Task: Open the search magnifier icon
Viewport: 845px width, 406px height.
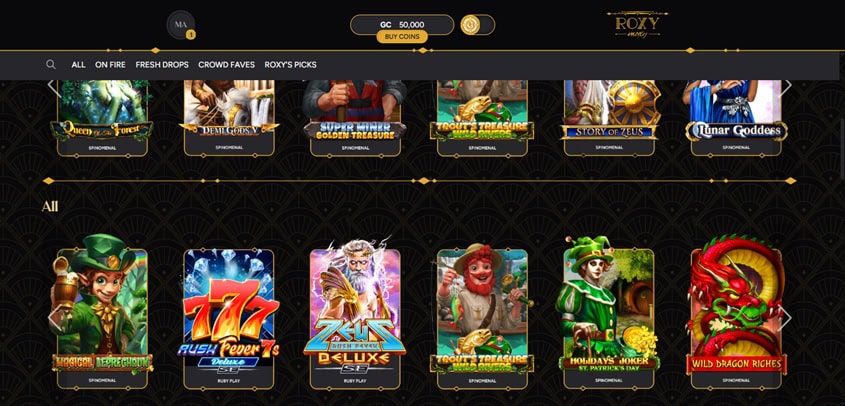Action: 51,65
